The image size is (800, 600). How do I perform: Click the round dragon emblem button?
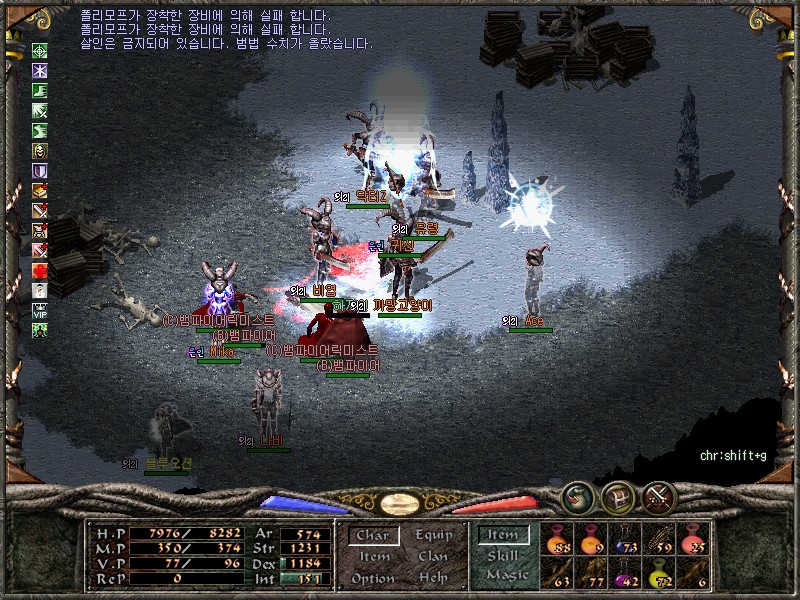point(577,496)
